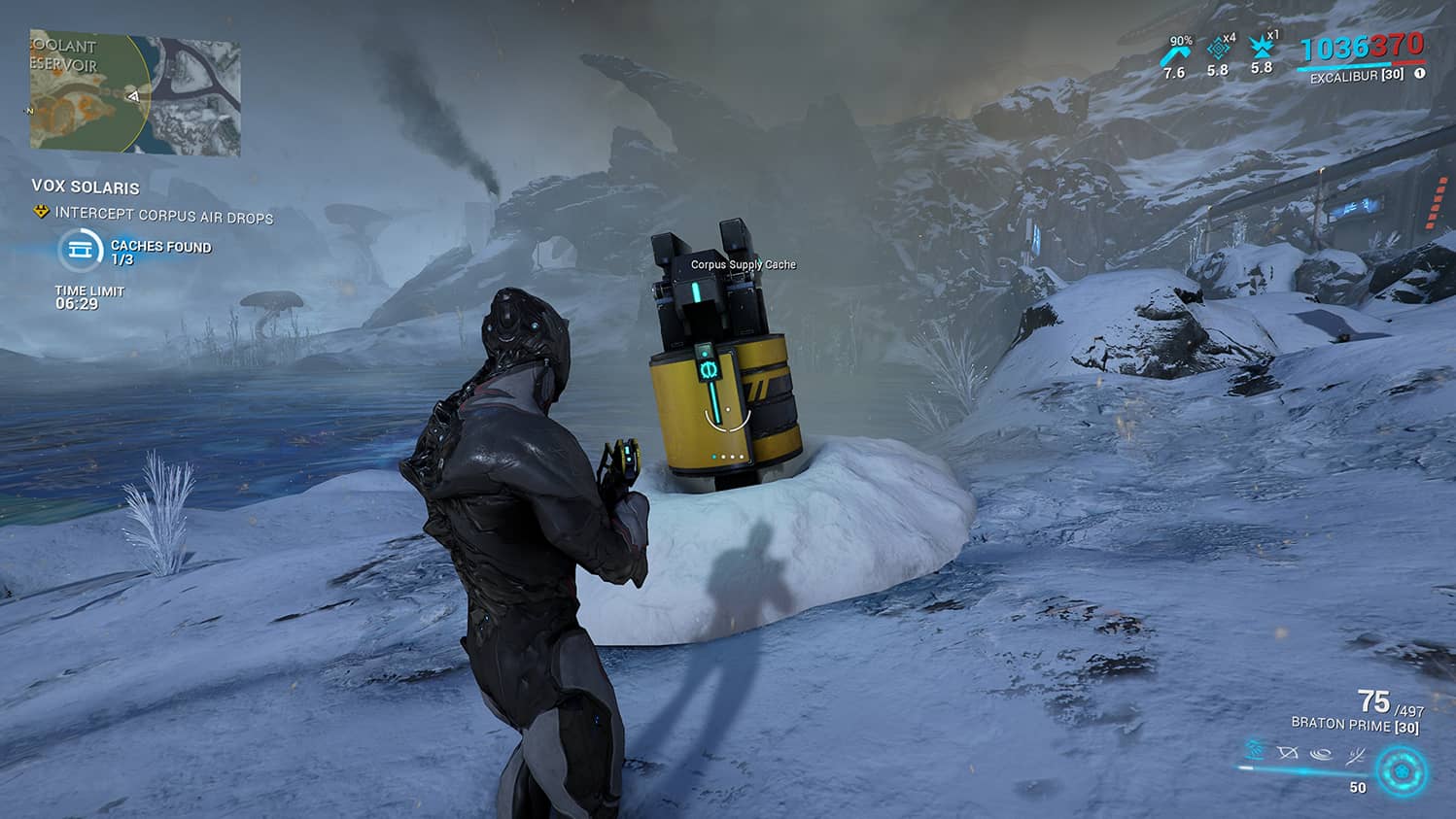
Task: Click the Caches Found tracker icon
Action: pos(80,251)
